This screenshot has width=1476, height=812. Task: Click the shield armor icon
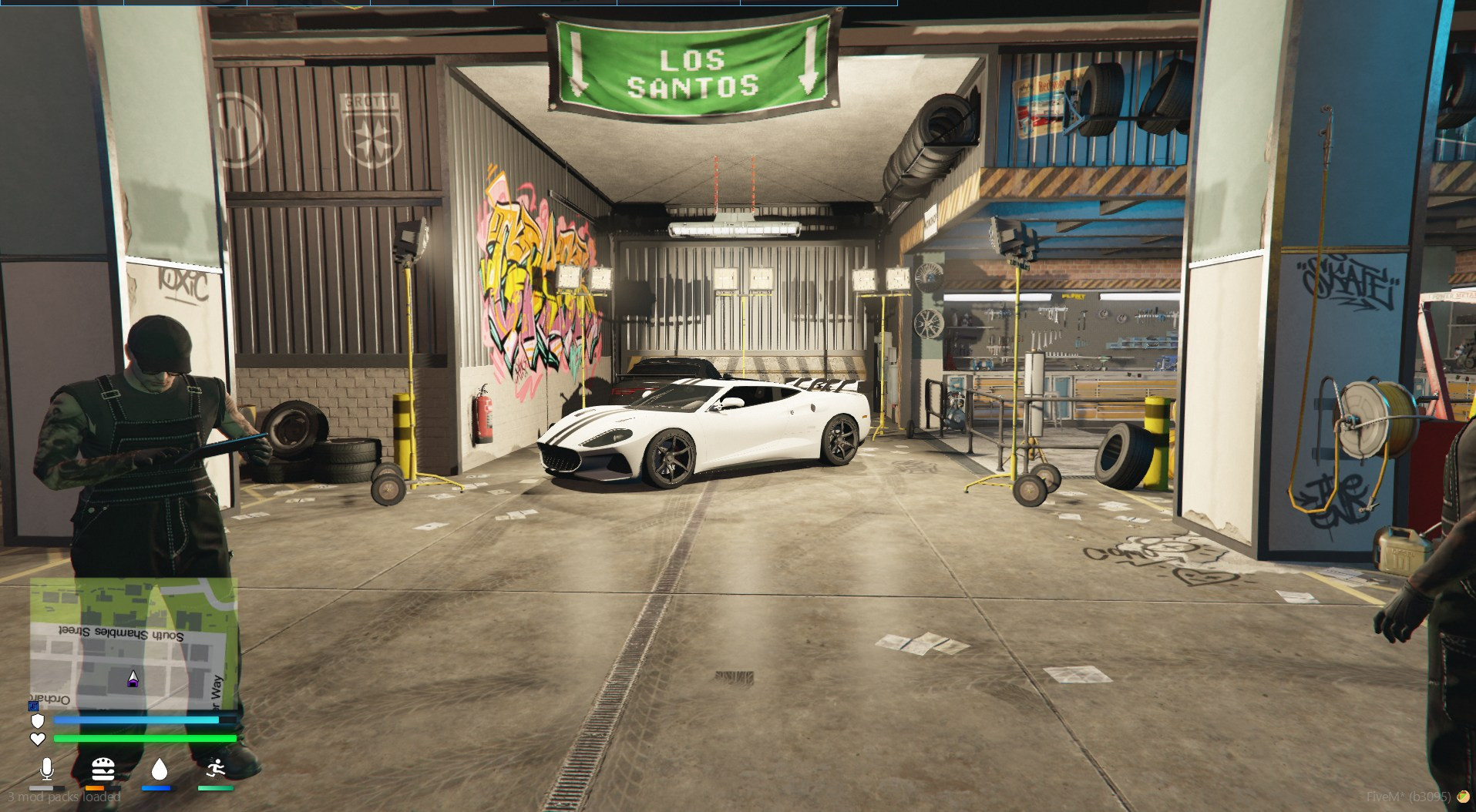[37, 721]
